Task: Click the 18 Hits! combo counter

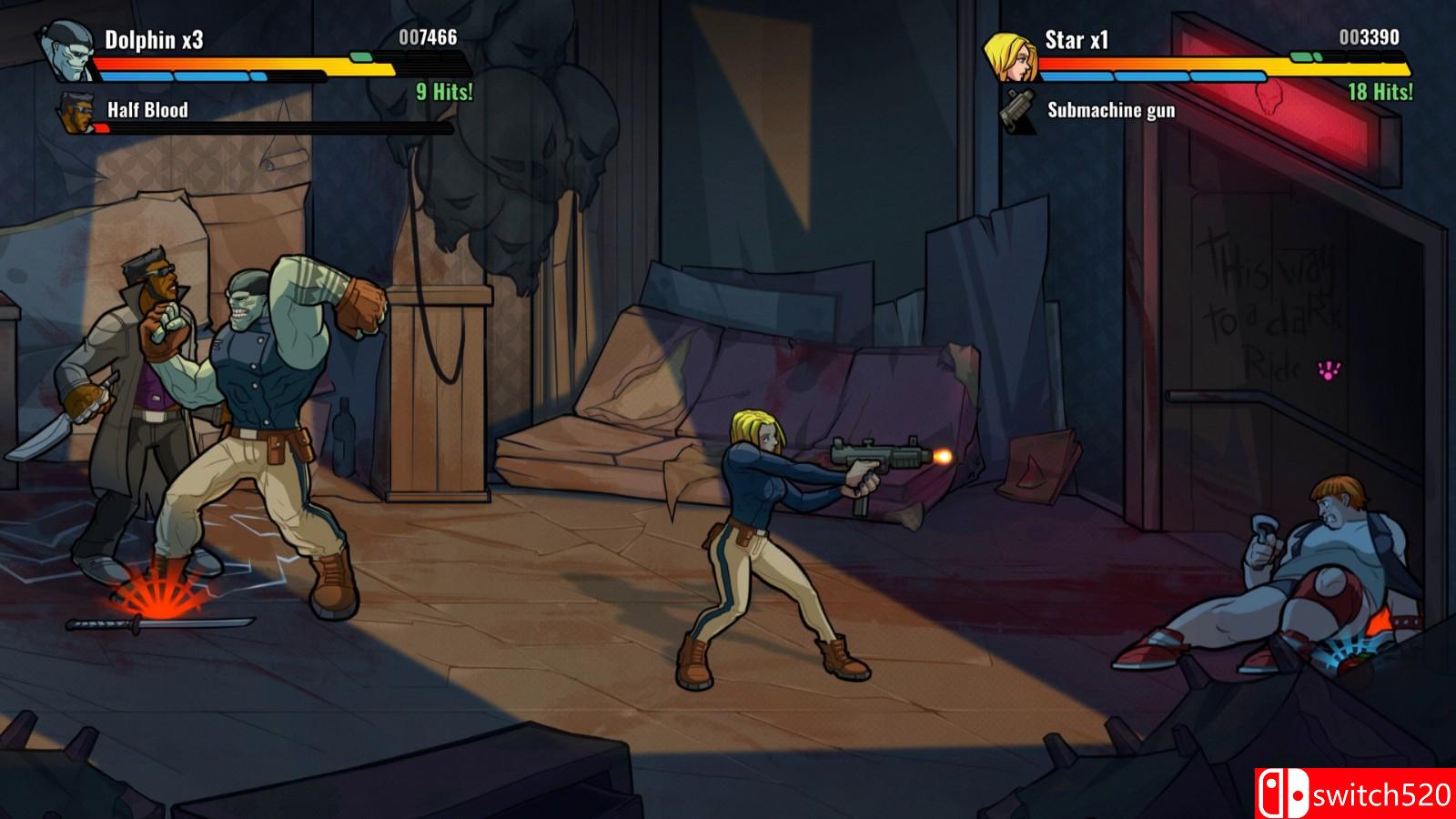Action: point(1380,91)
